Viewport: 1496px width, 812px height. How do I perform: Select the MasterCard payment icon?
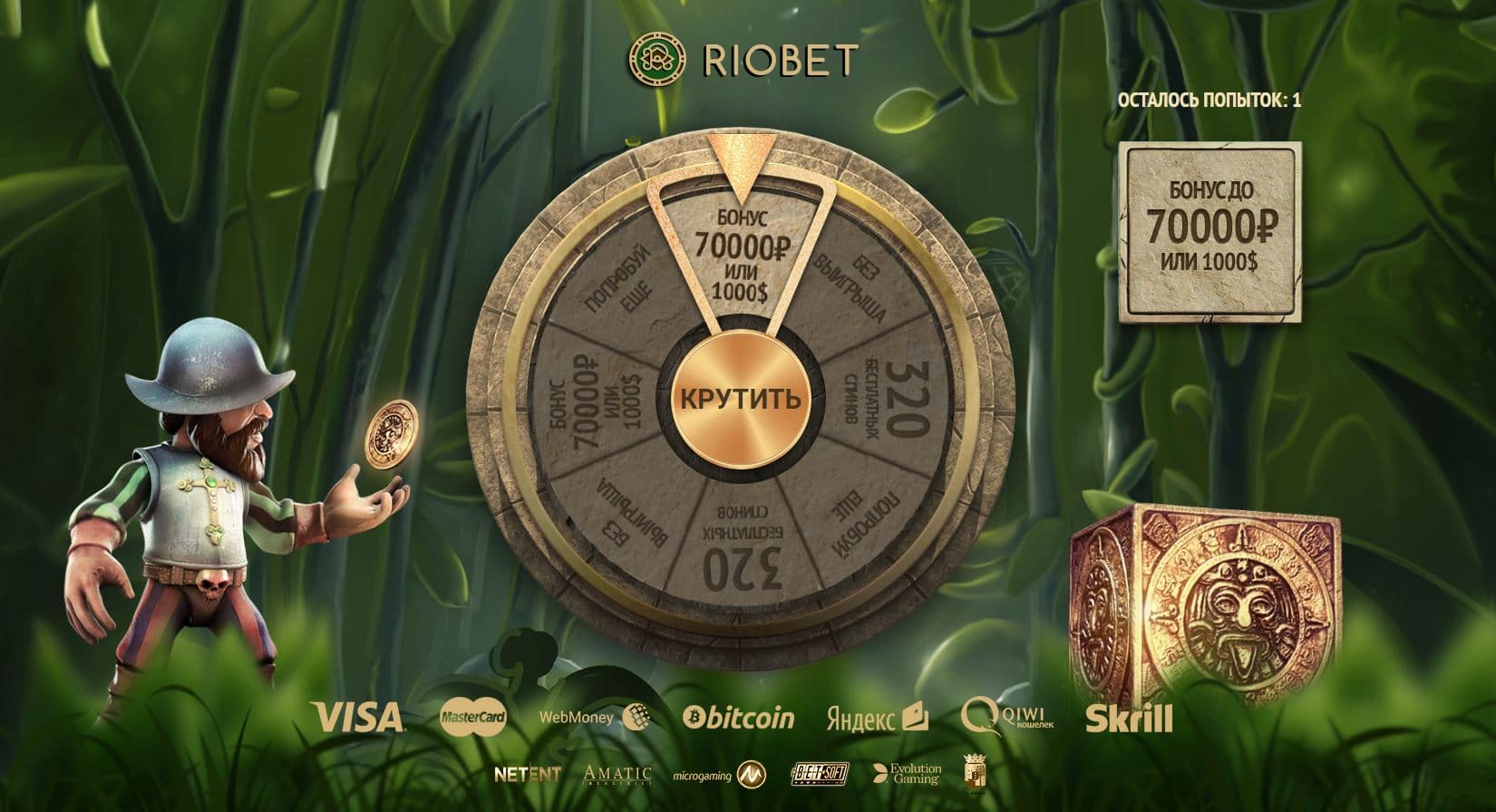click(476, 716)
